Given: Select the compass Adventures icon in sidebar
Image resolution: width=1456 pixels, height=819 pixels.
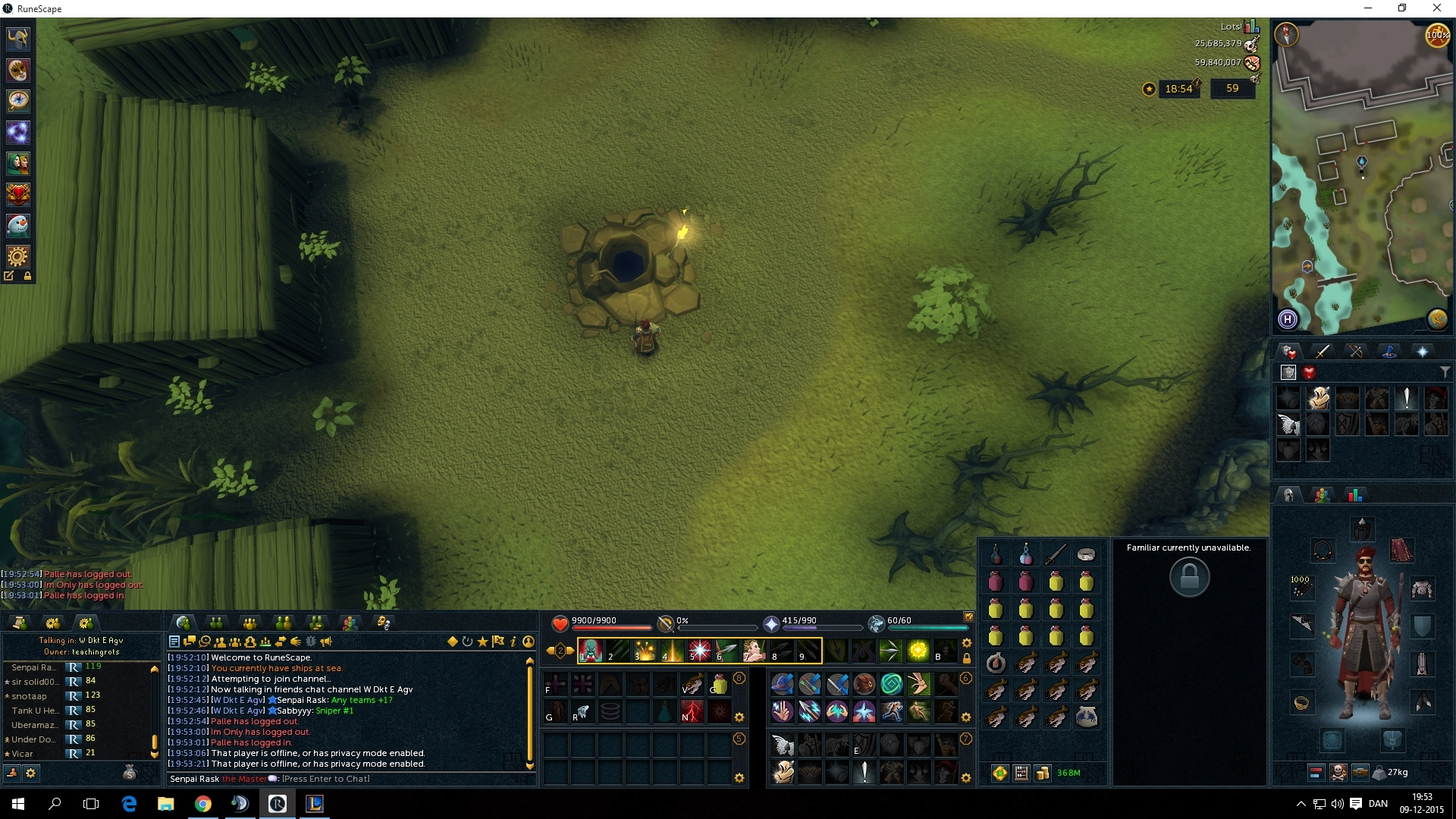Looking at the screenshot, I should [x=17, y=101].
